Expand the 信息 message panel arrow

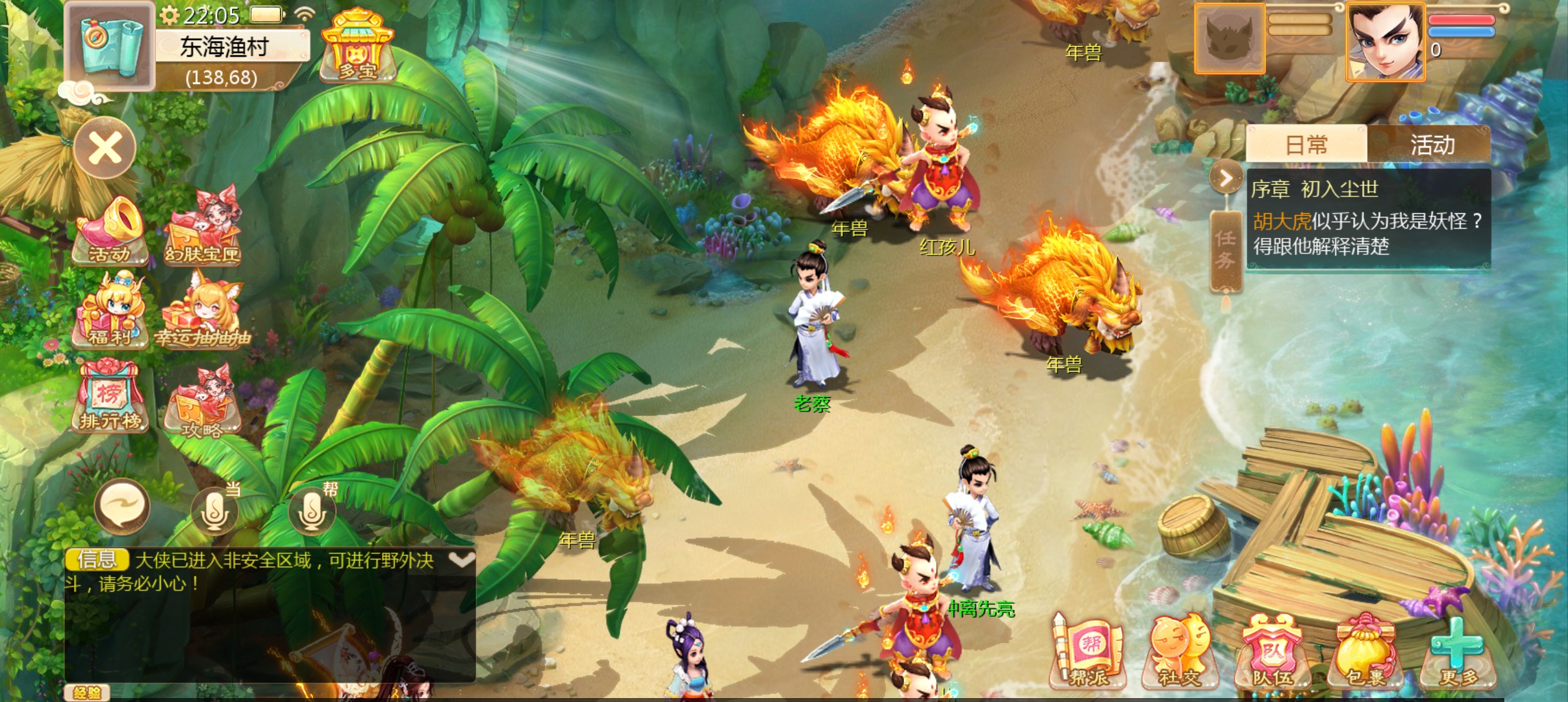click(x=461, y=560)
